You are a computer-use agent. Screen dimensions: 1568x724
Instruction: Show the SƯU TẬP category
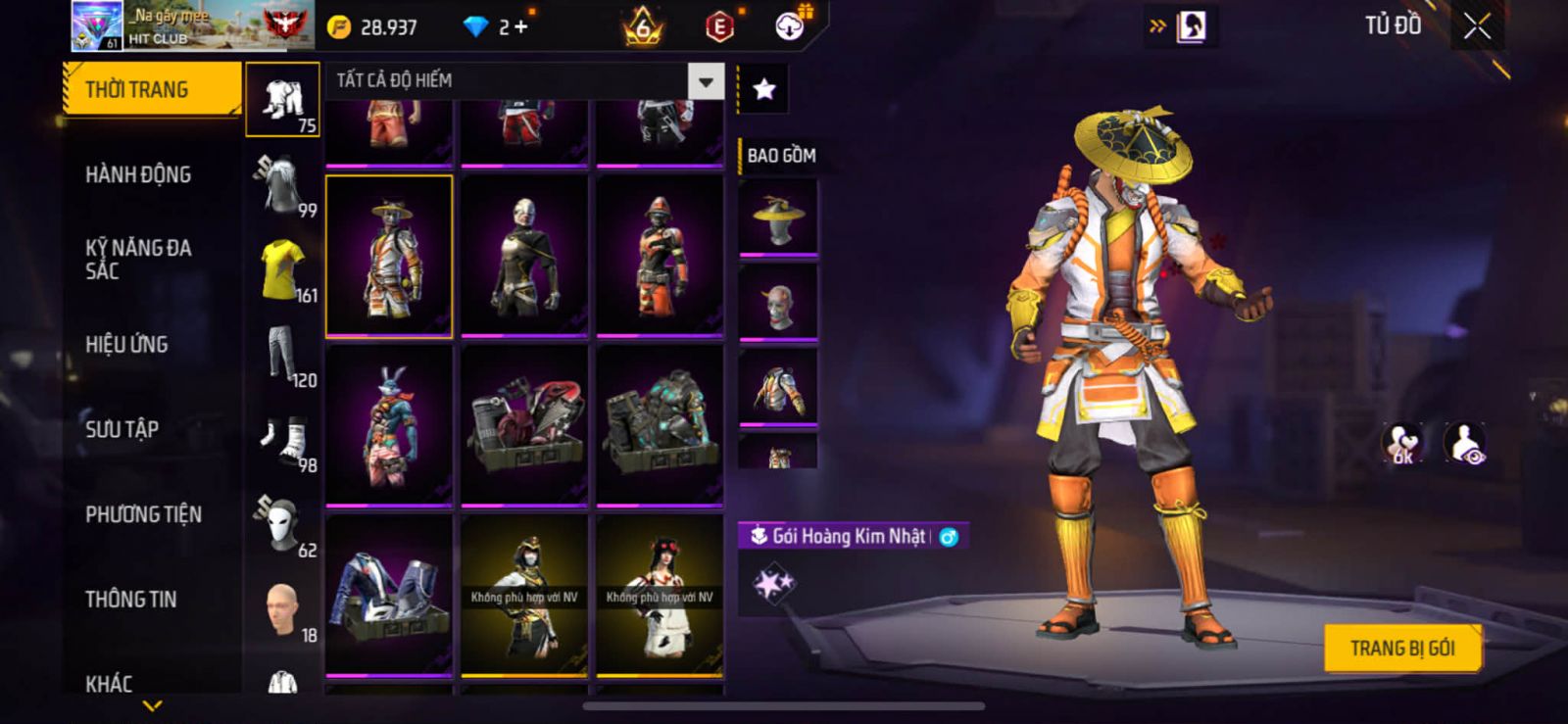tap(122, 429)
